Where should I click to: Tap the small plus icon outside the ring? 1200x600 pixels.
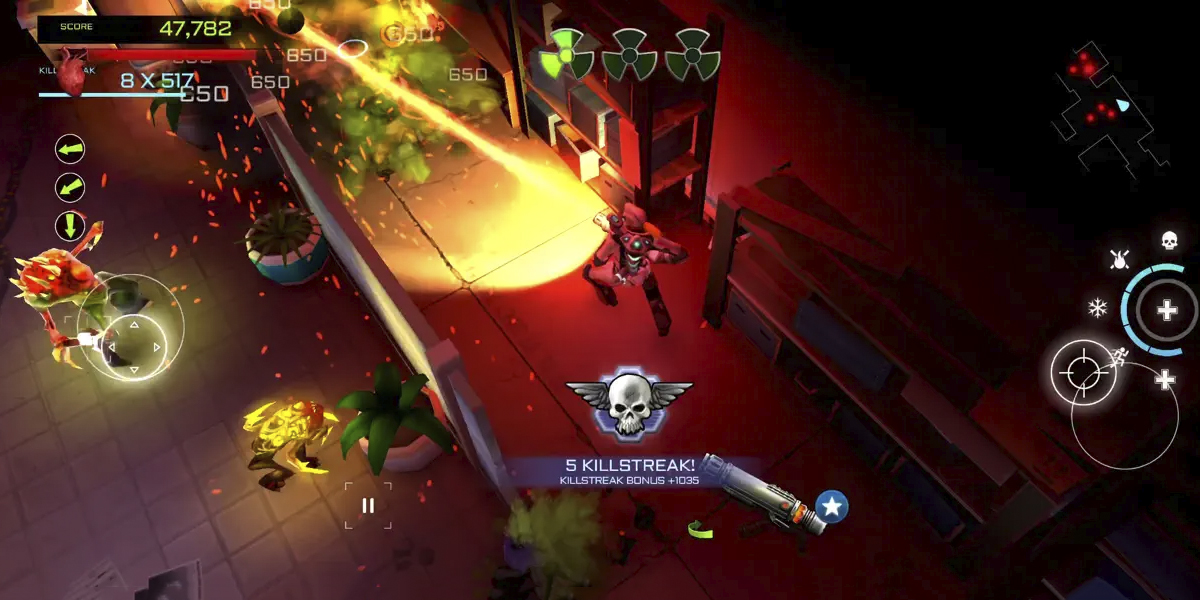pyautogui.click(x=1165, y=379)
